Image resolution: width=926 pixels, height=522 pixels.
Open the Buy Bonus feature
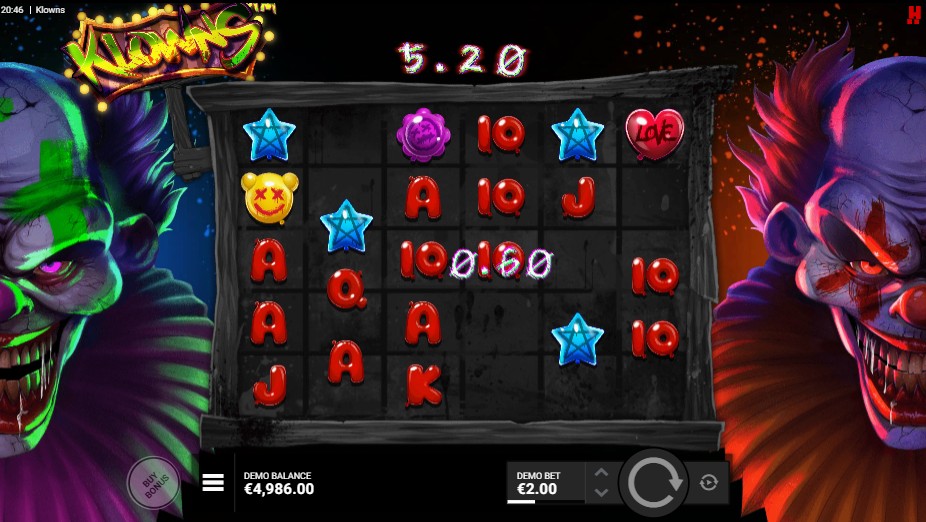point(153,483)
